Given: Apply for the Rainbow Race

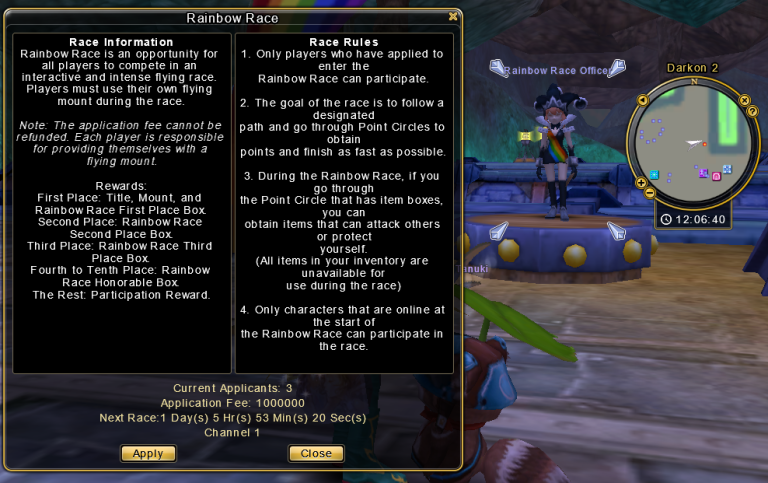Looking at the screenshot, I should coord(148,453).
